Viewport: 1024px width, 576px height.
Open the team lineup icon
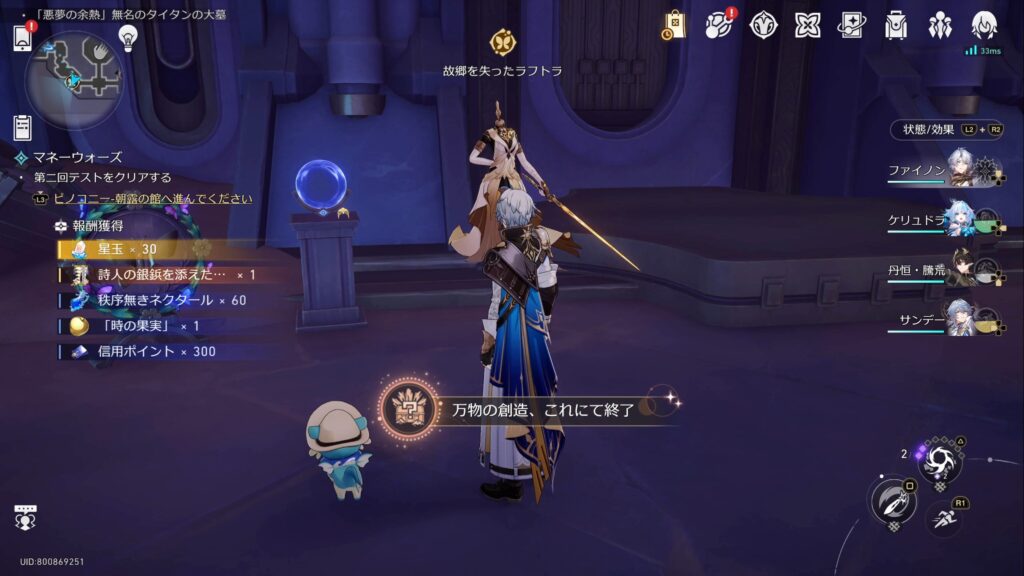pyautogui.click(x=940, y=25)
